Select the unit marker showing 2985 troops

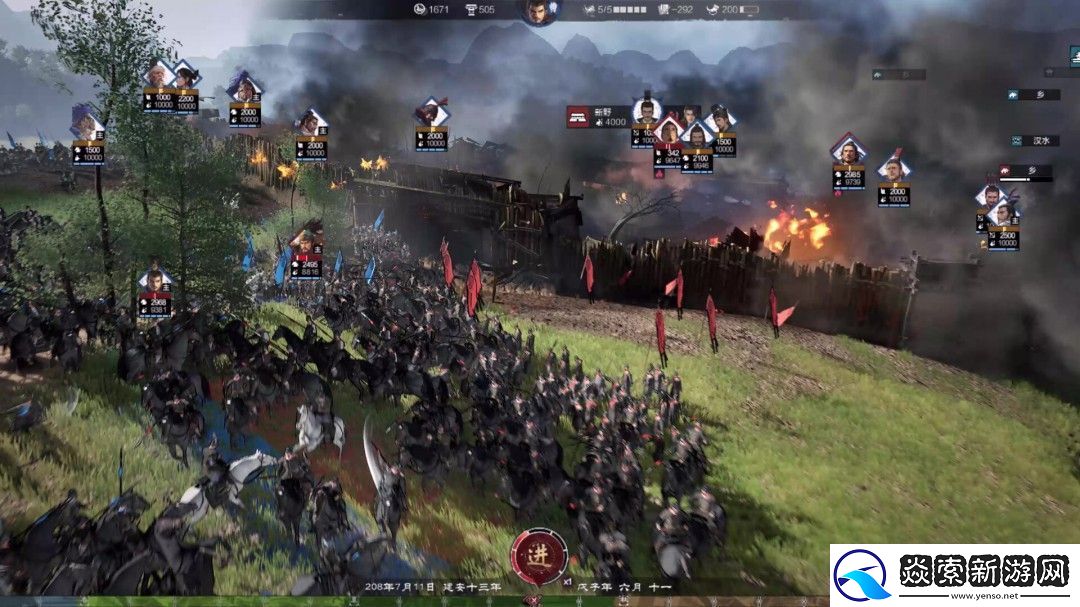coord(848,152)
